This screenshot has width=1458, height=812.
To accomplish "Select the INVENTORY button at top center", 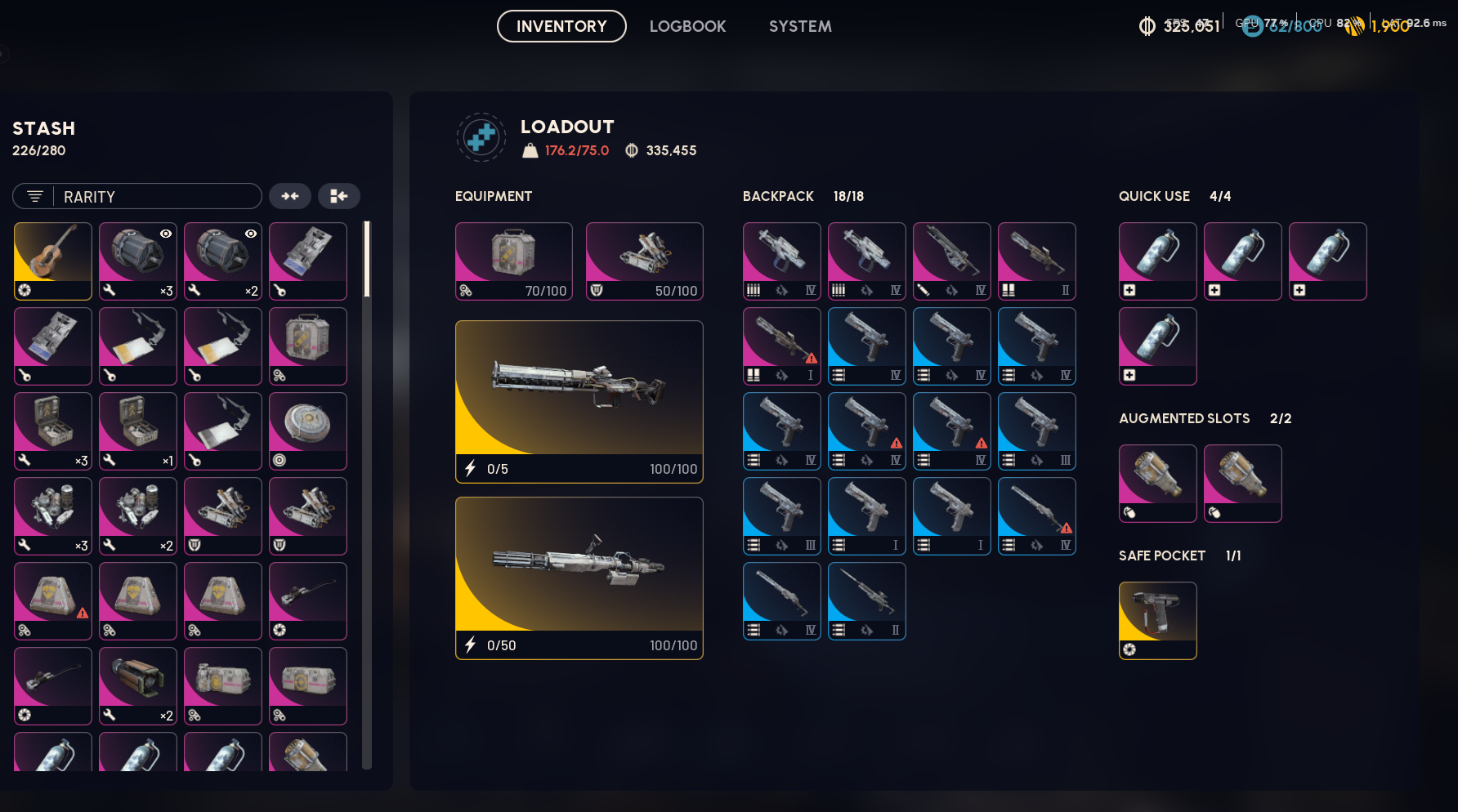I will click(561, 25).
